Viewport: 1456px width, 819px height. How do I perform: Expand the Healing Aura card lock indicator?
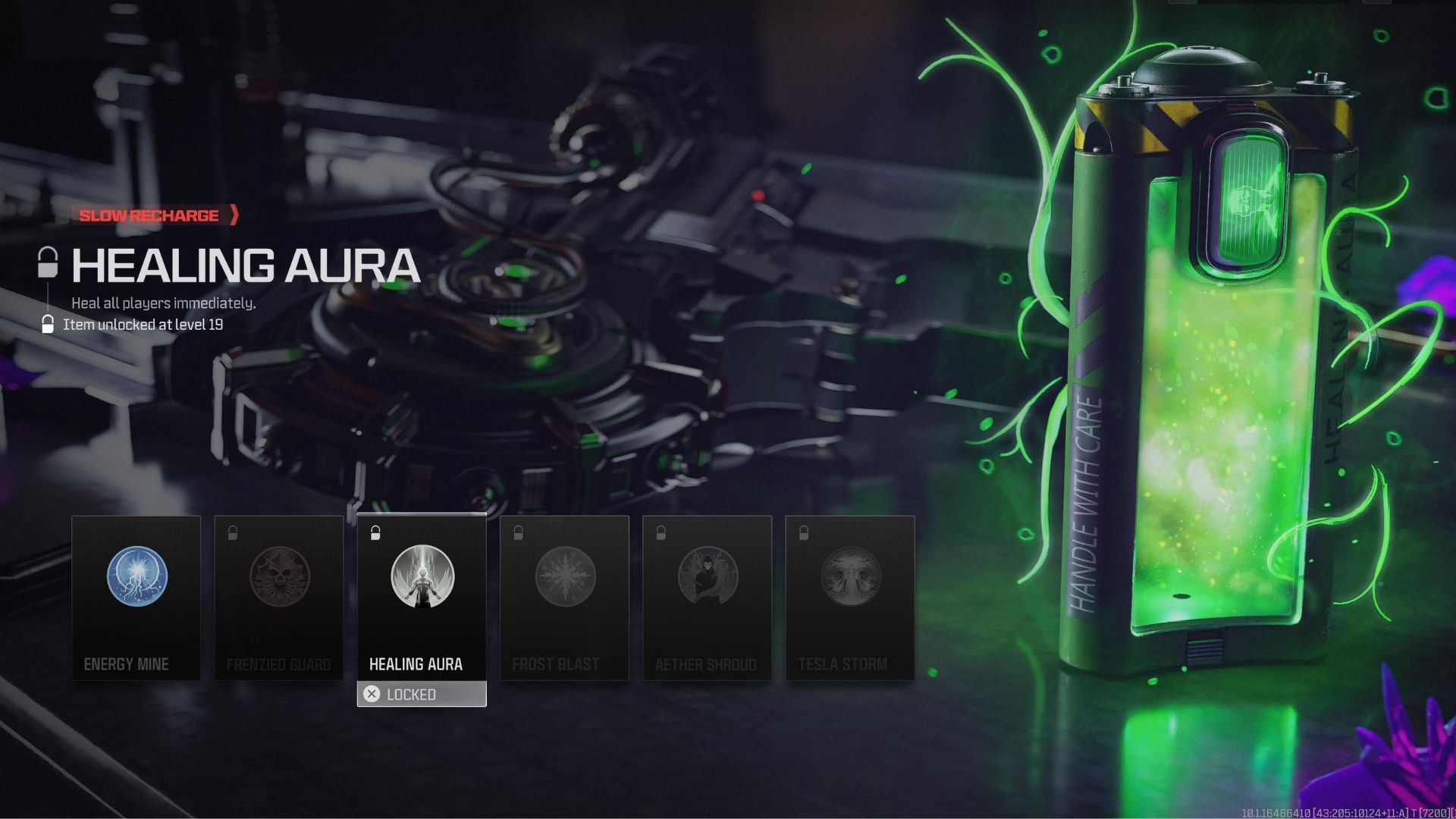[x=375, y=531]
